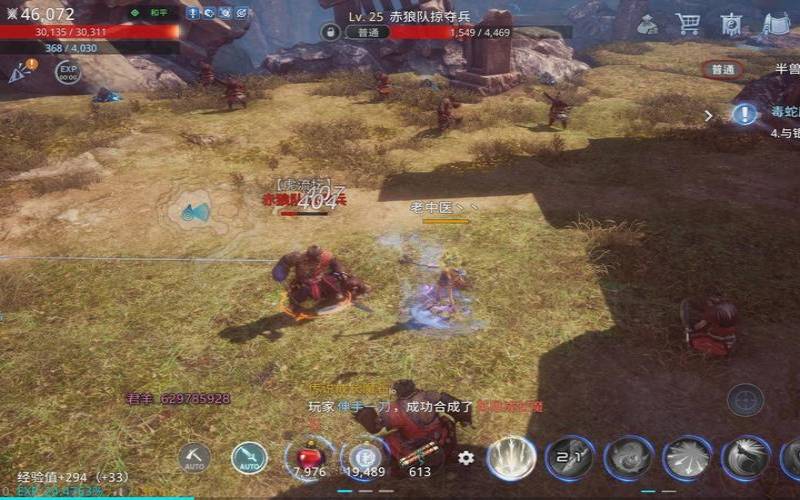Use the red health potion

coord(309,457)
